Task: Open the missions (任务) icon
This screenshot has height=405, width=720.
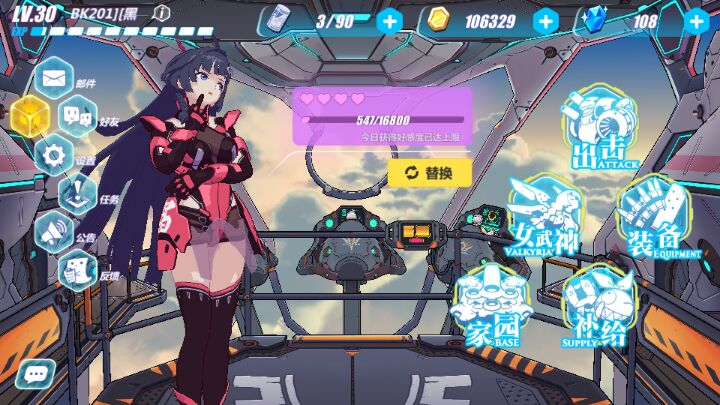Action: pyautogui.click(x=77, y=193)
